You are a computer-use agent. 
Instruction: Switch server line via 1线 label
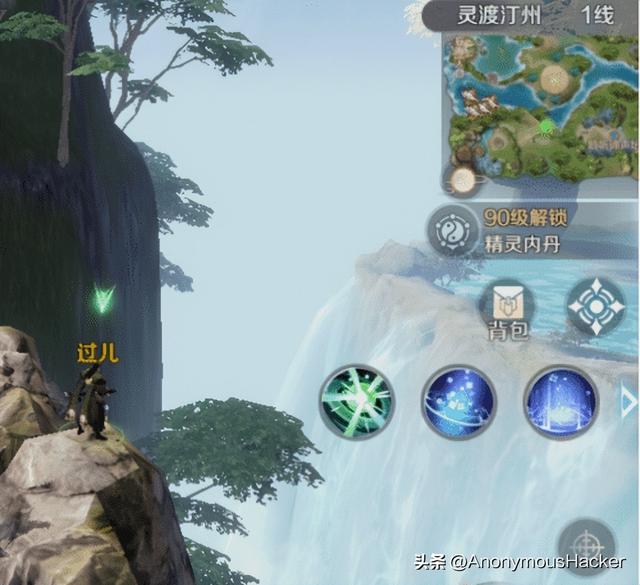pyautogui.click(x=597, y=15)
